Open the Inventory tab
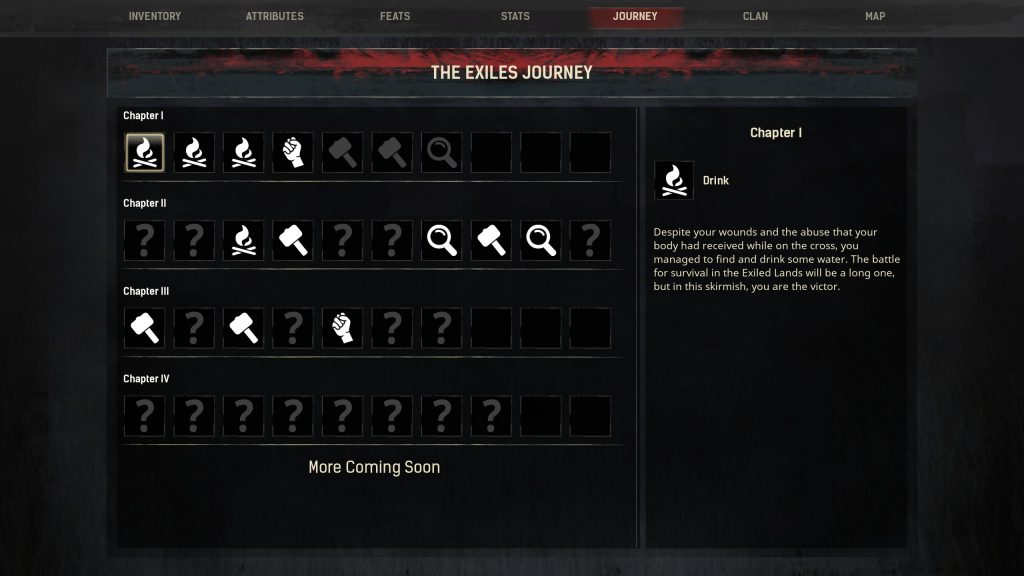The height and width of the screenshot is (576, 1024). [155, 16]
